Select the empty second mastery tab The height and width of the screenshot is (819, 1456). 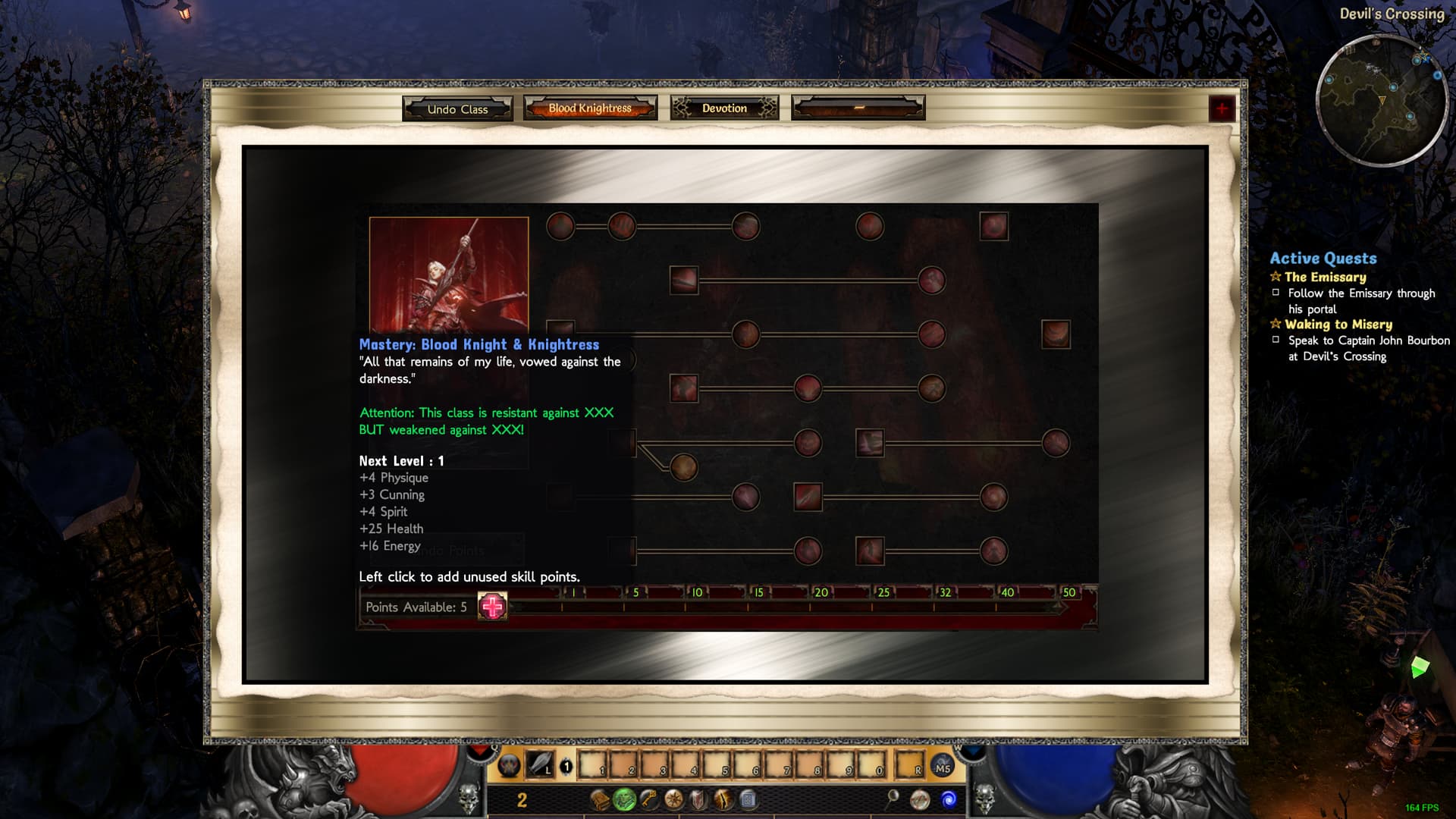[858, 108]
